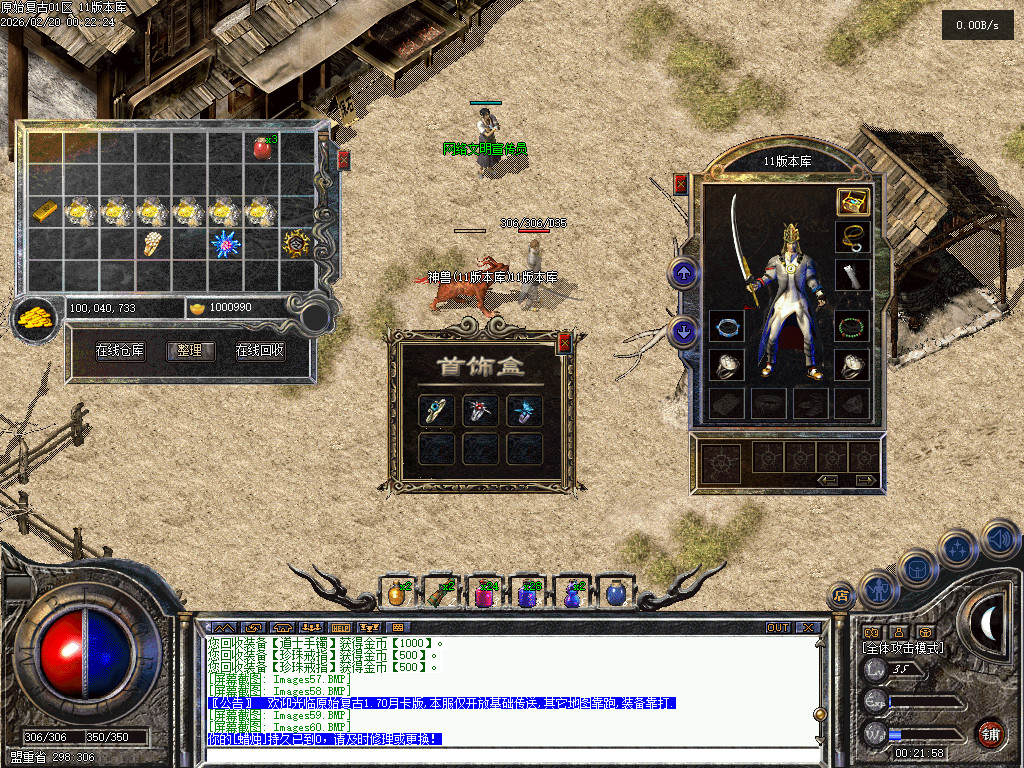Open the 在线回收 online recycle
This screenshot has width=1024, height=768.
[x=260, y=351]
